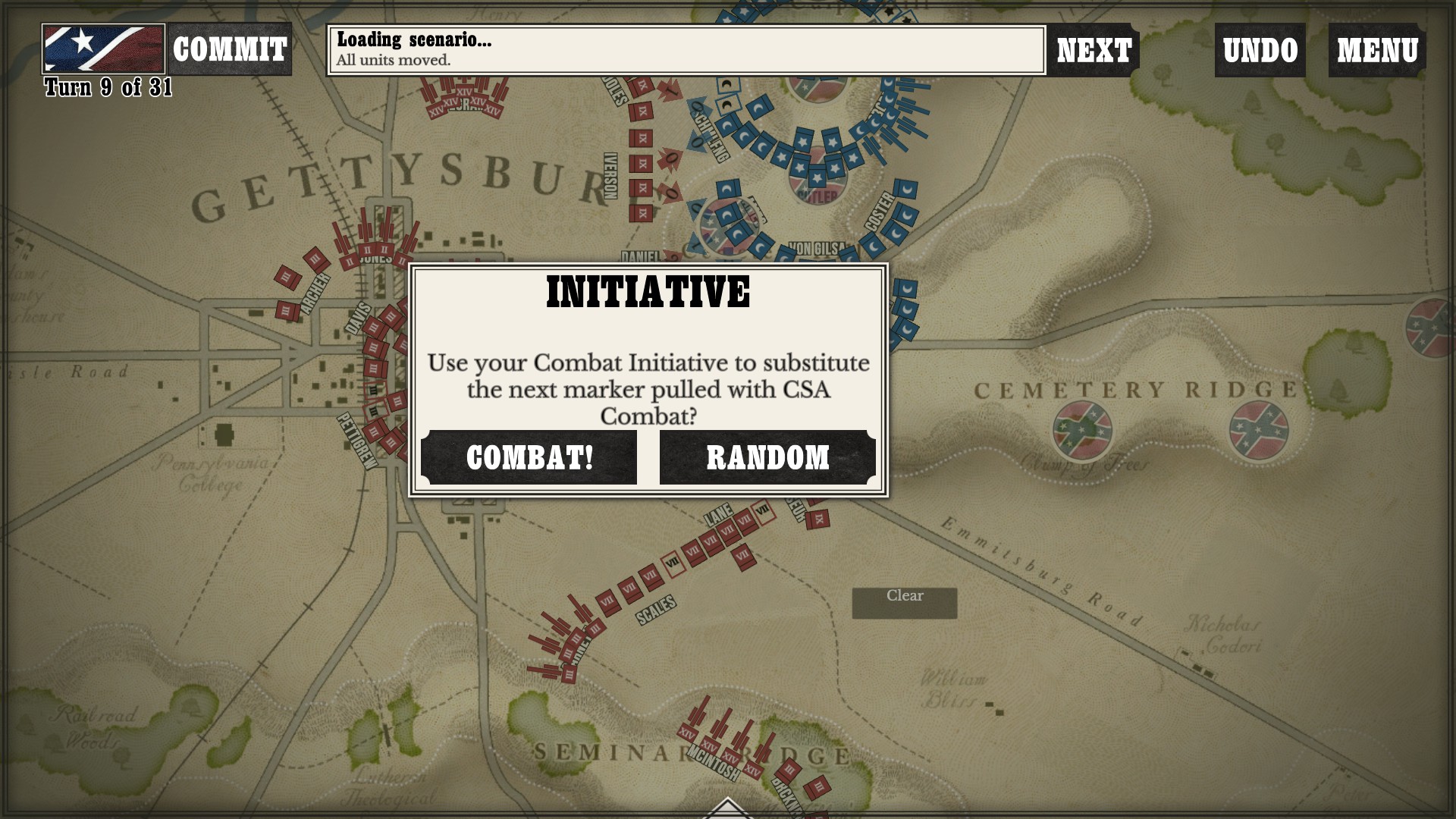The width and height of the screenshot is (1456, 819).
Task: Click the Confederate flag icon
Action: click(103, 49)
